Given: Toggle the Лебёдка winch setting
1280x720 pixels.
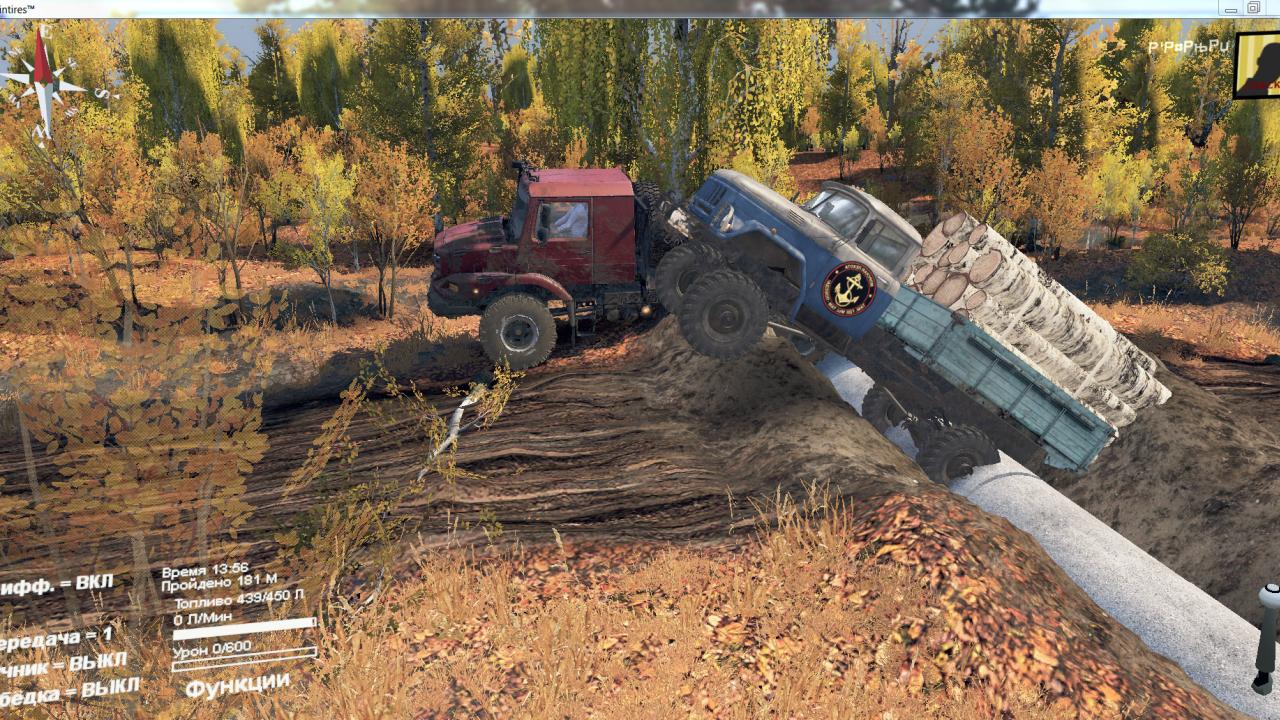Looking at the screenshot, I should [68, 689].
